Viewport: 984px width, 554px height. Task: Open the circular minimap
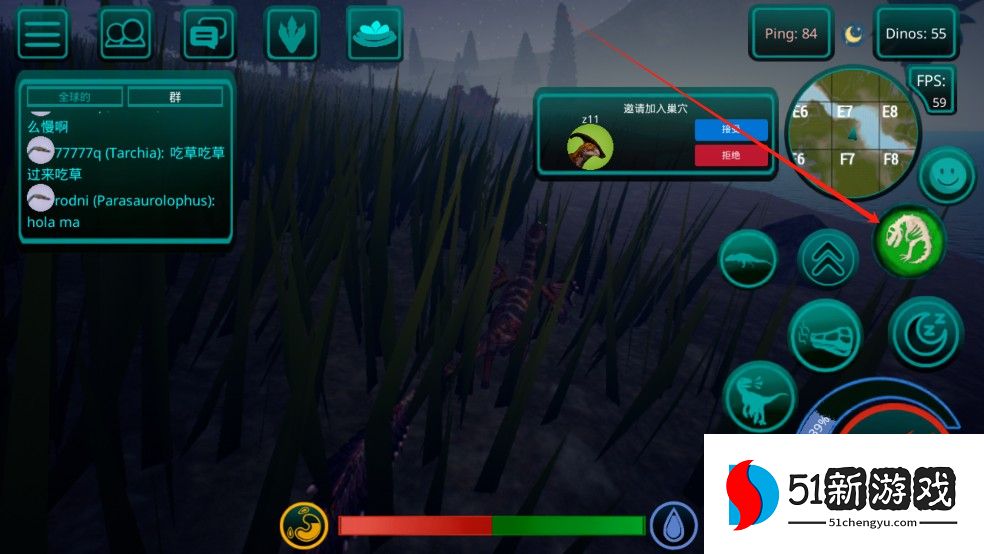point(852,133)
